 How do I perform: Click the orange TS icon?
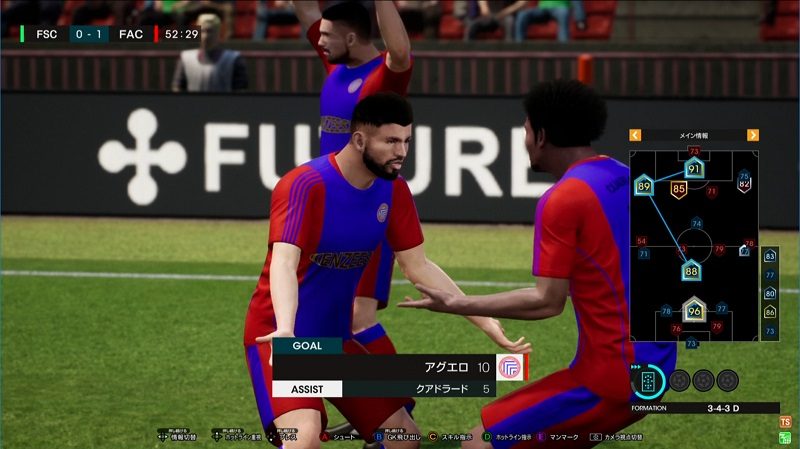[x=785, y=423]
